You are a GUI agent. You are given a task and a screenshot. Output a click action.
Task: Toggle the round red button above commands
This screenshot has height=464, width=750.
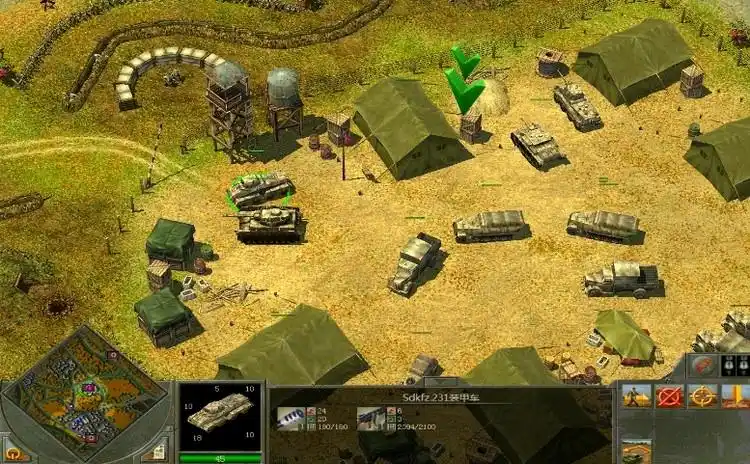coord(705,365)
